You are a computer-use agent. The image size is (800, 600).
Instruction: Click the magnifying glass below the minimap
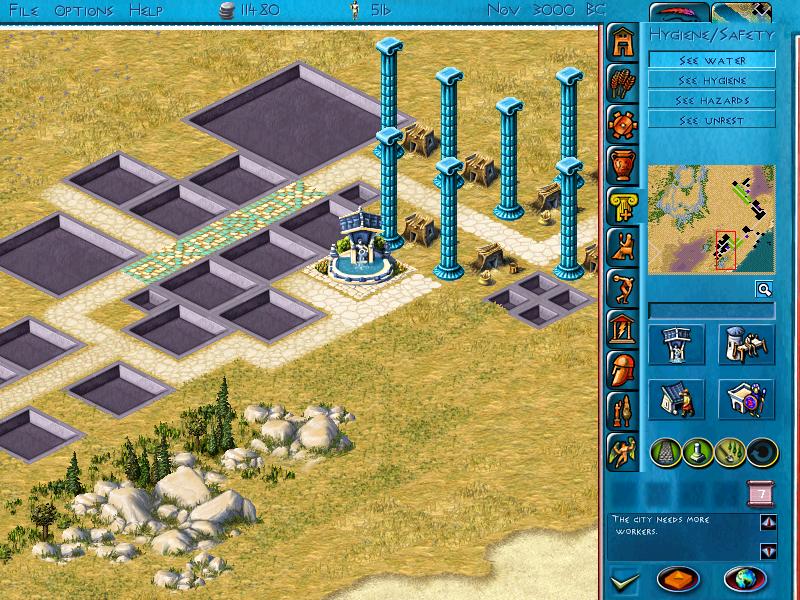point(763,289)
